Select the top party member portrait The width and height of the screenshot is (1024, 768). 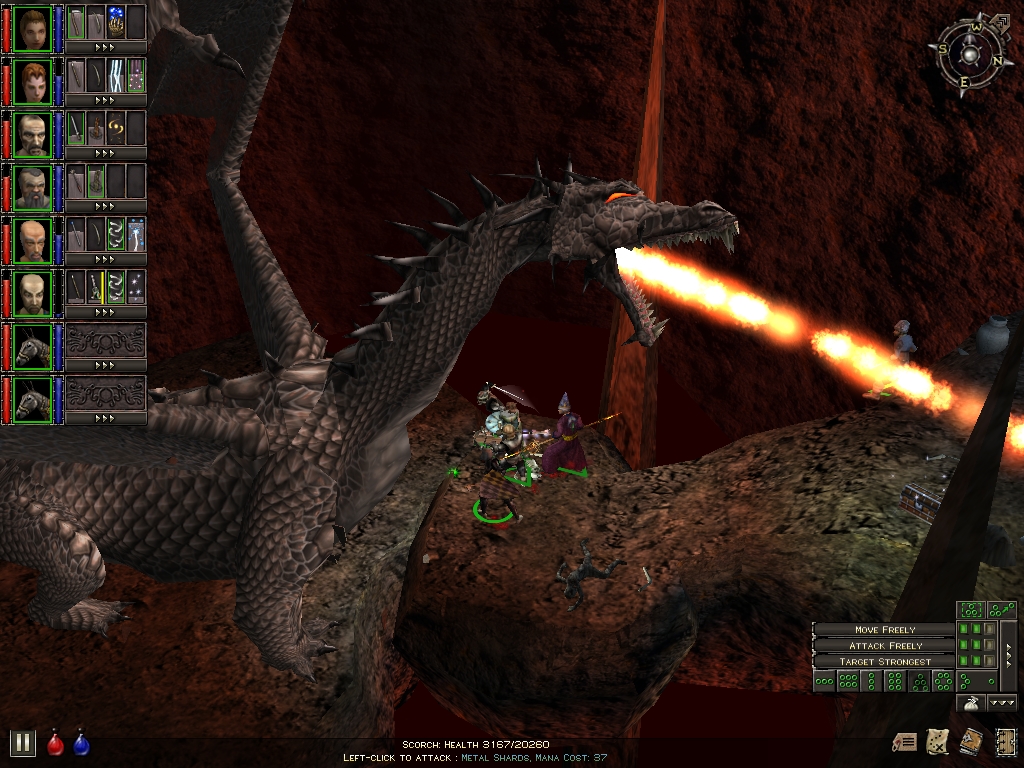[x=33, y=28]
